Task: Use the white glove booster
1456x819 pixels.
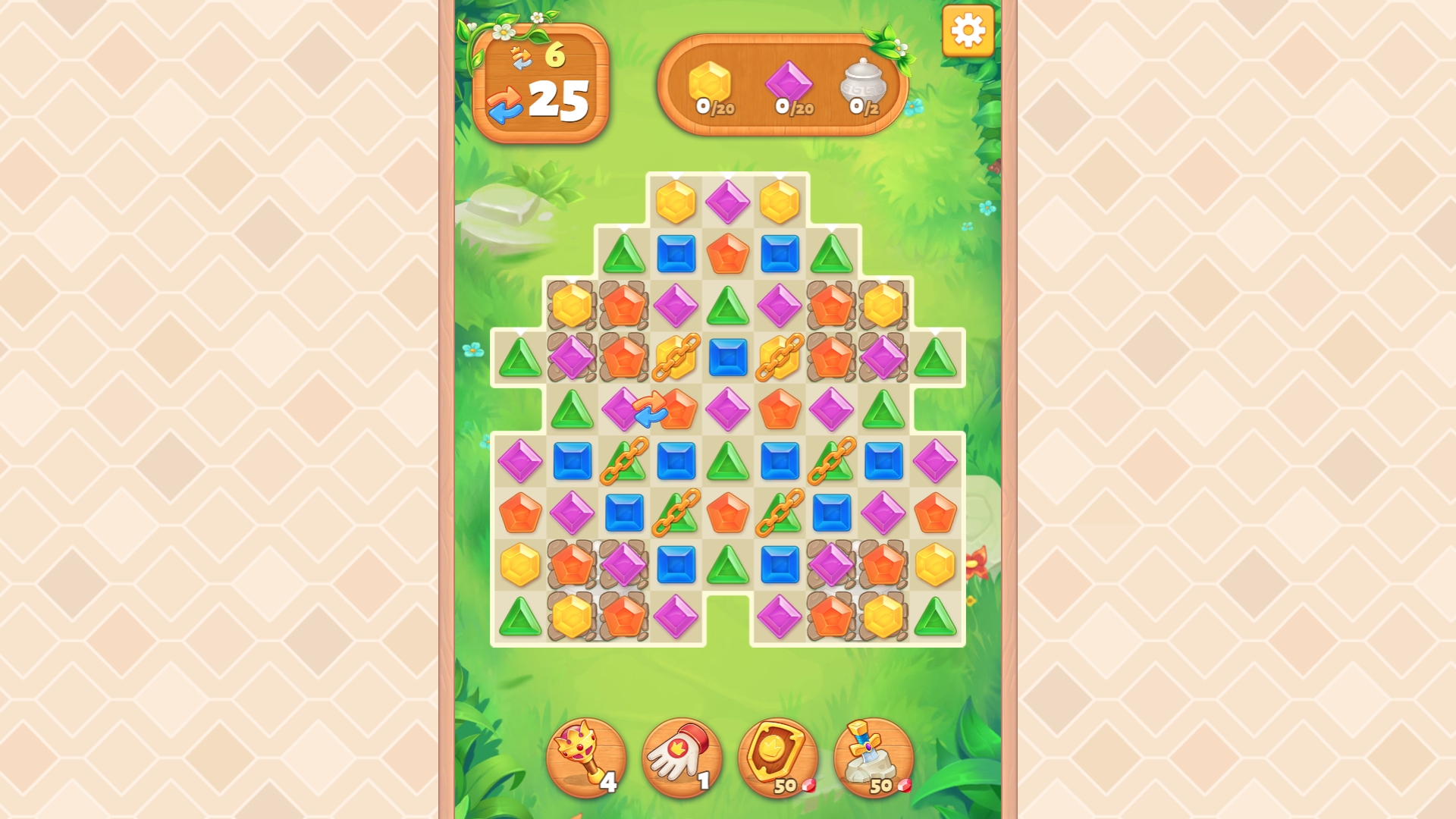Action: point(682,758)
